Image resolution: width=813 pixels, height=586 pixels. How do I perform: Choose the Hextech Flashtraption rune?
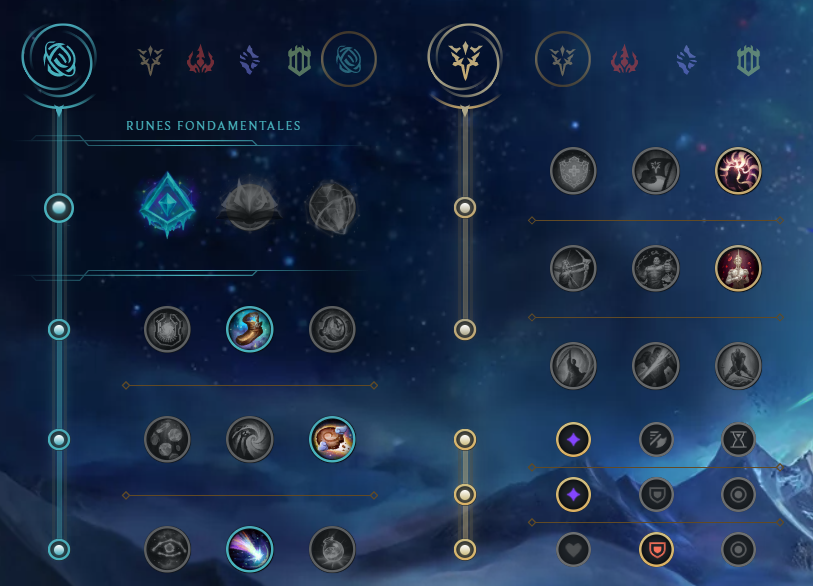(167, 329)
